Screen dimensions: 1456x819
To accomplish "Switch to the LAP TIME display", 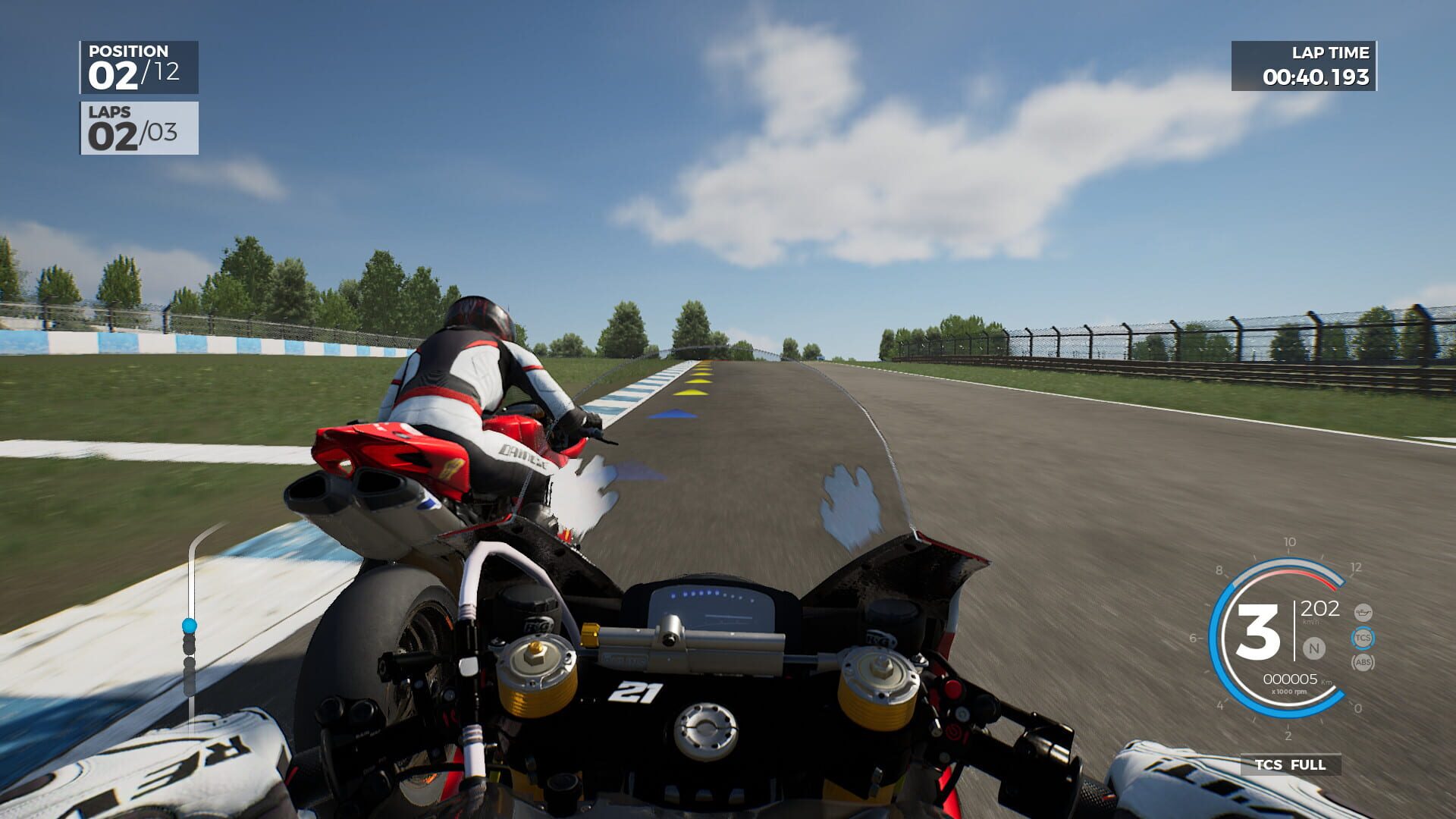I will tap(1331, 53).
